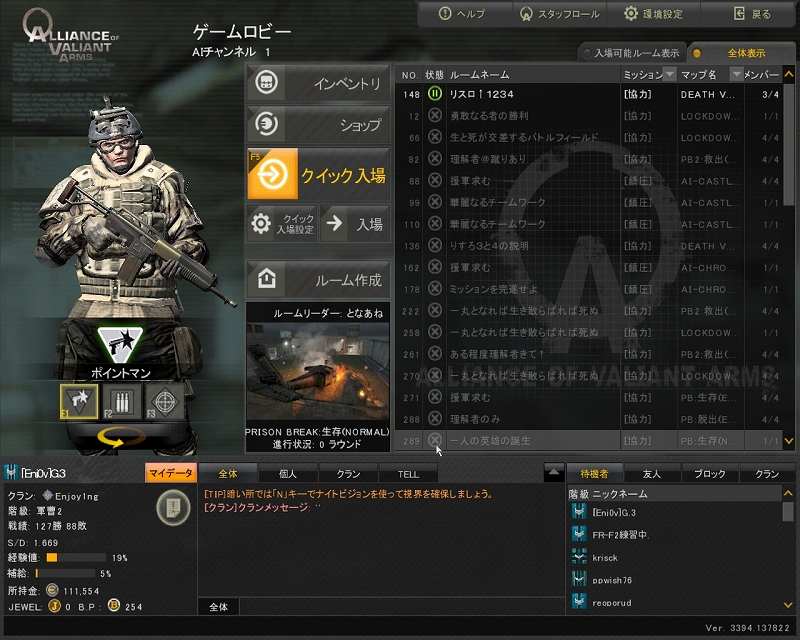Click the orange クイック入場 quick join button

318,175
